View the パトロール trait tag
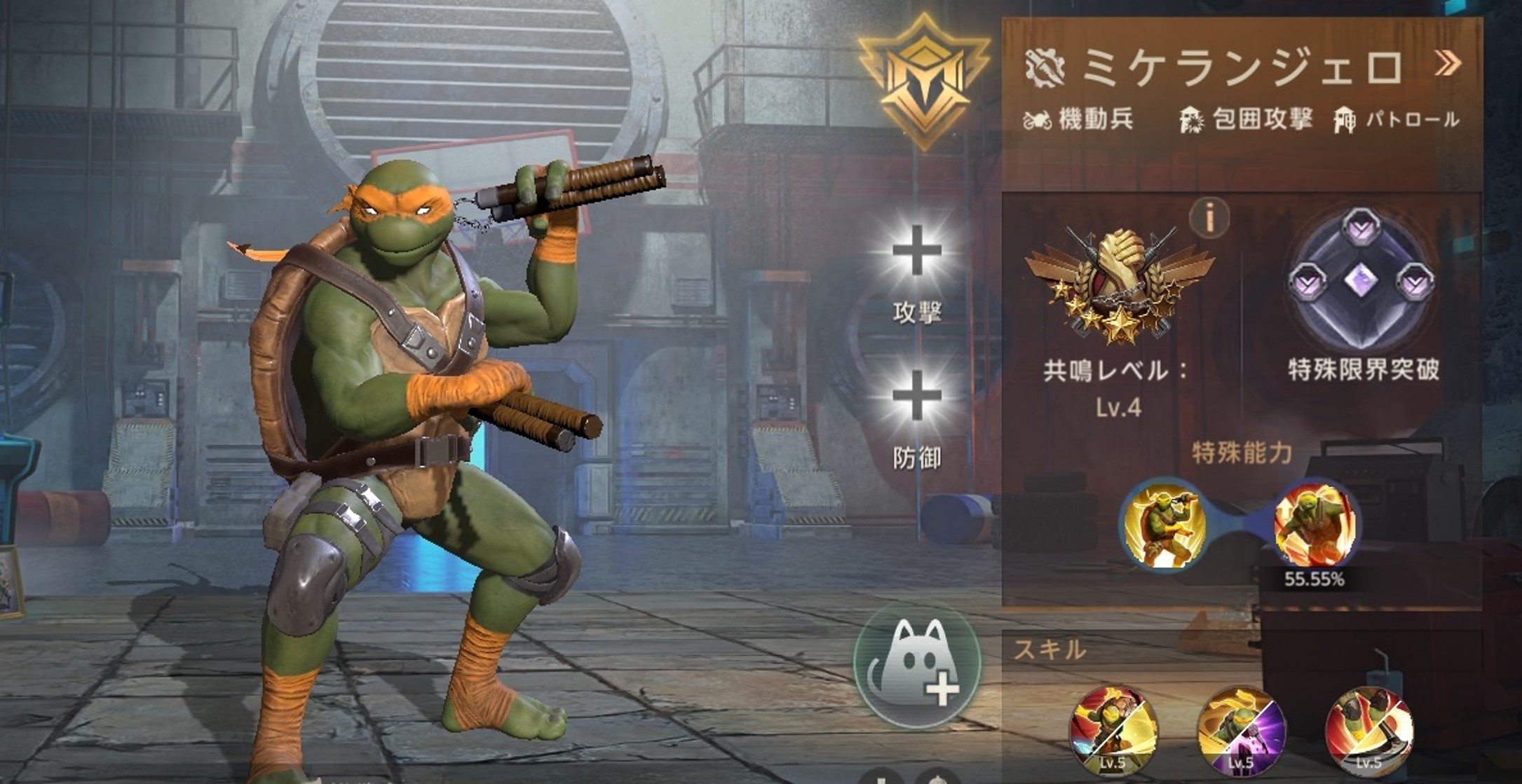 [x=1397, y=120]
